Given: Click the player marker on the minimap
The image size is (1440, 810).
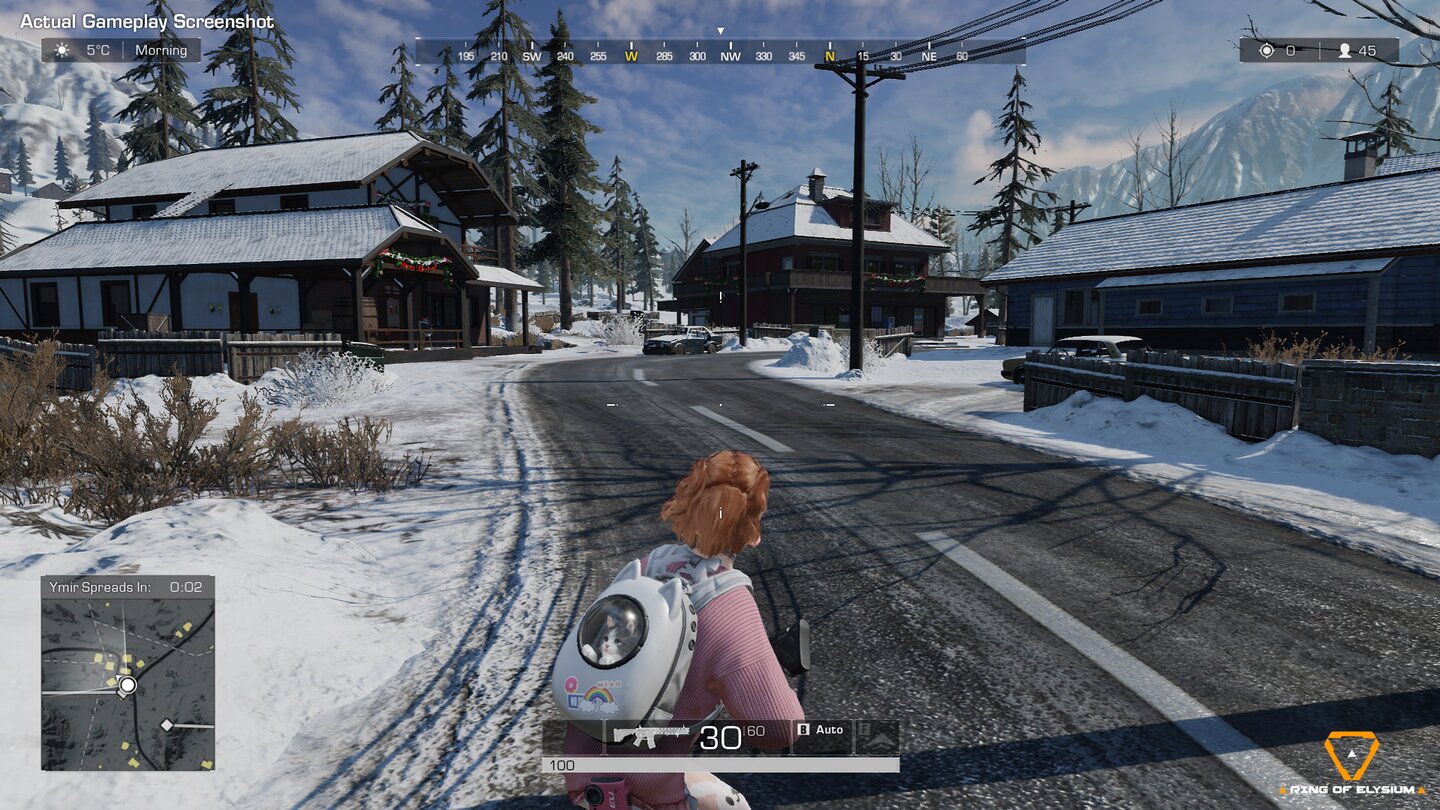Looking at the screenshot, I should 128,685.
